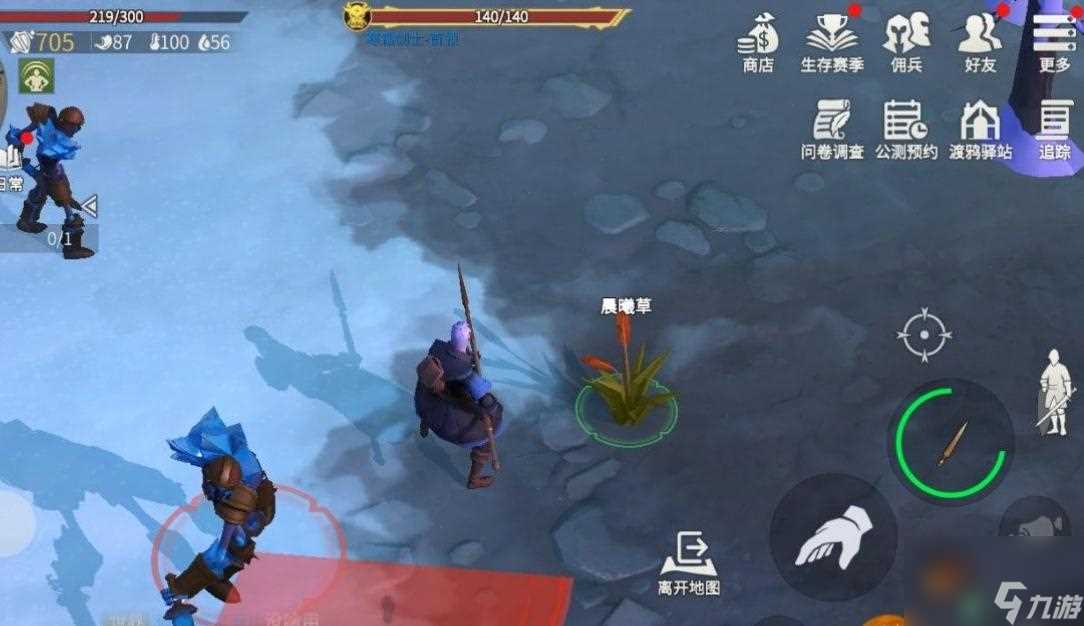This screenshot has height=626, width=1084.
Task: Open the 渡鸦驿站 raven station
Action: click(980, 129)
